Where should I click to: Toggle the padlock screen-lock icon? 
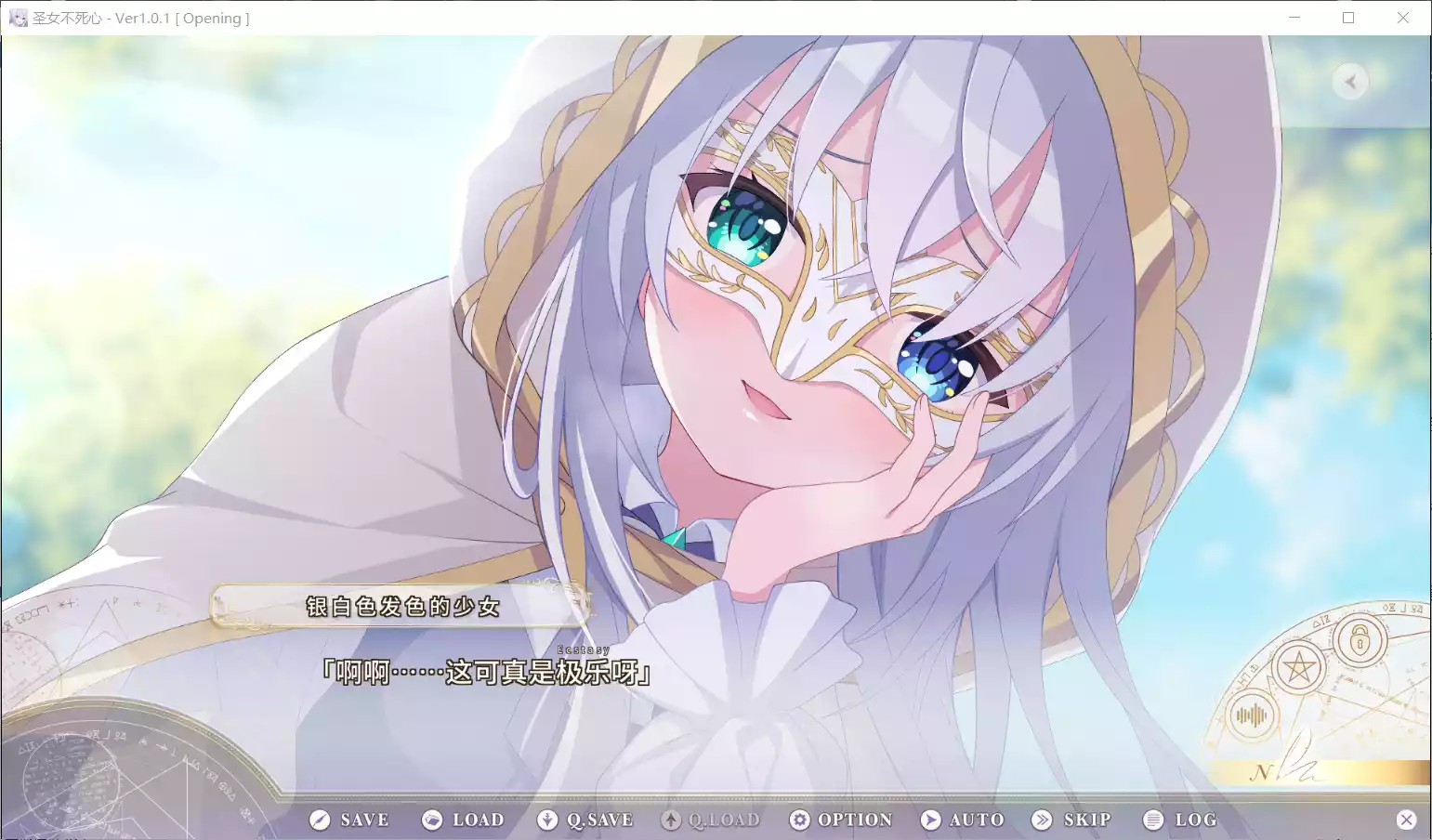point(1359,642)
